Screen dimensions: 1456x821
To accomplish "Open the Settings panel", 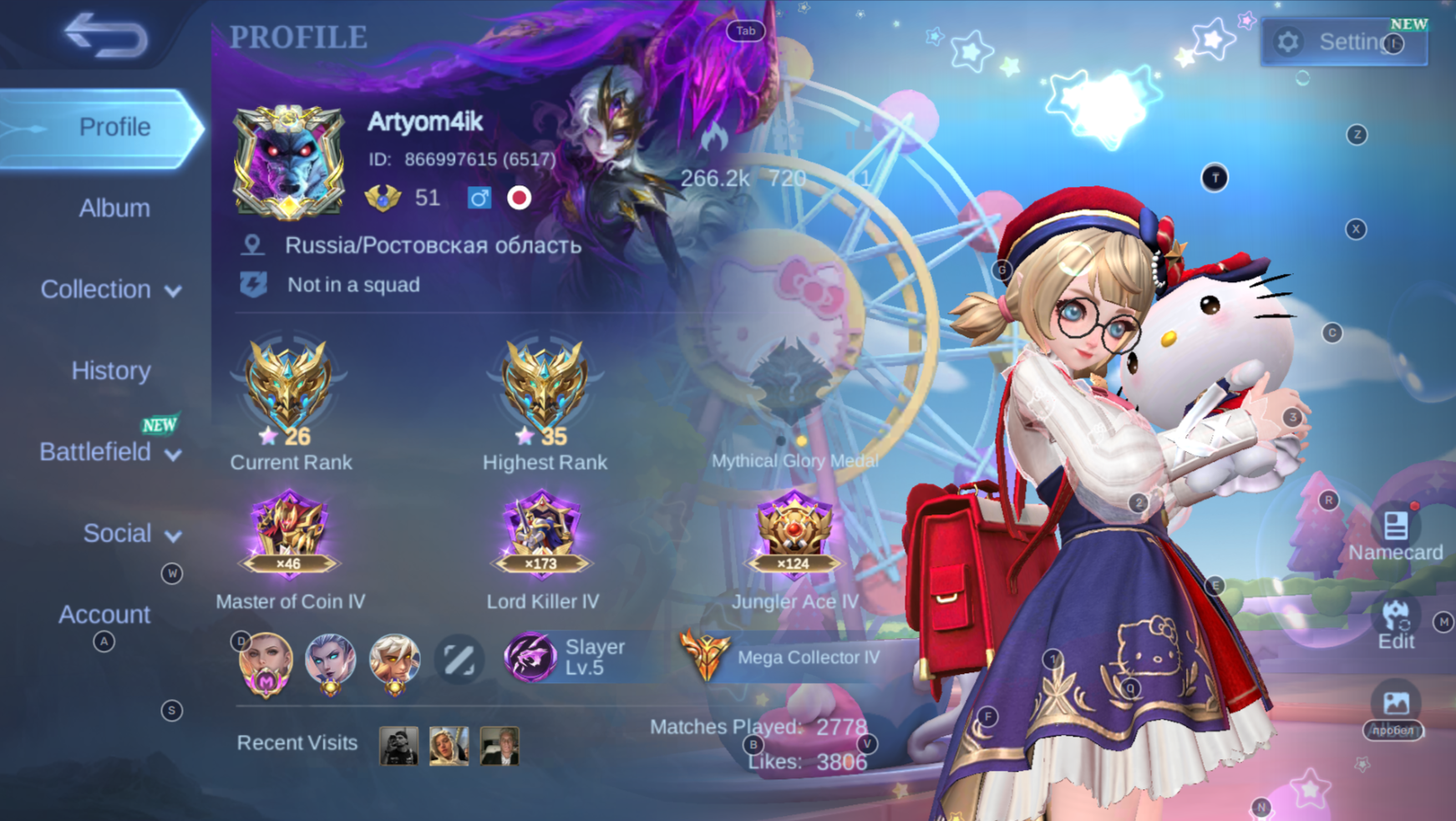I will pyautogui.click(x=1343, y=42).
